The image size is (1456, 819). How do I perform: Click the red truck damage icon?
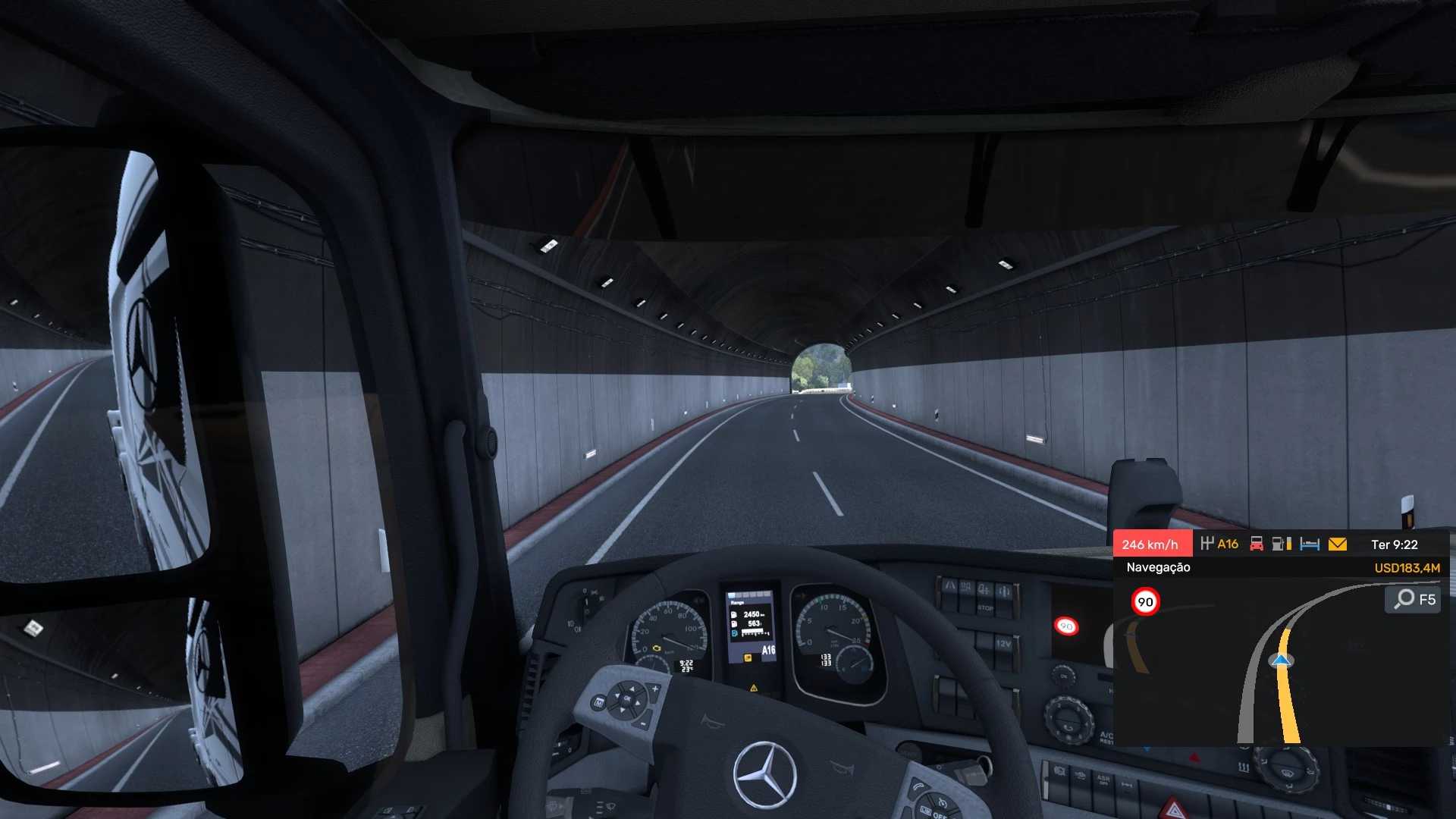1257,544
